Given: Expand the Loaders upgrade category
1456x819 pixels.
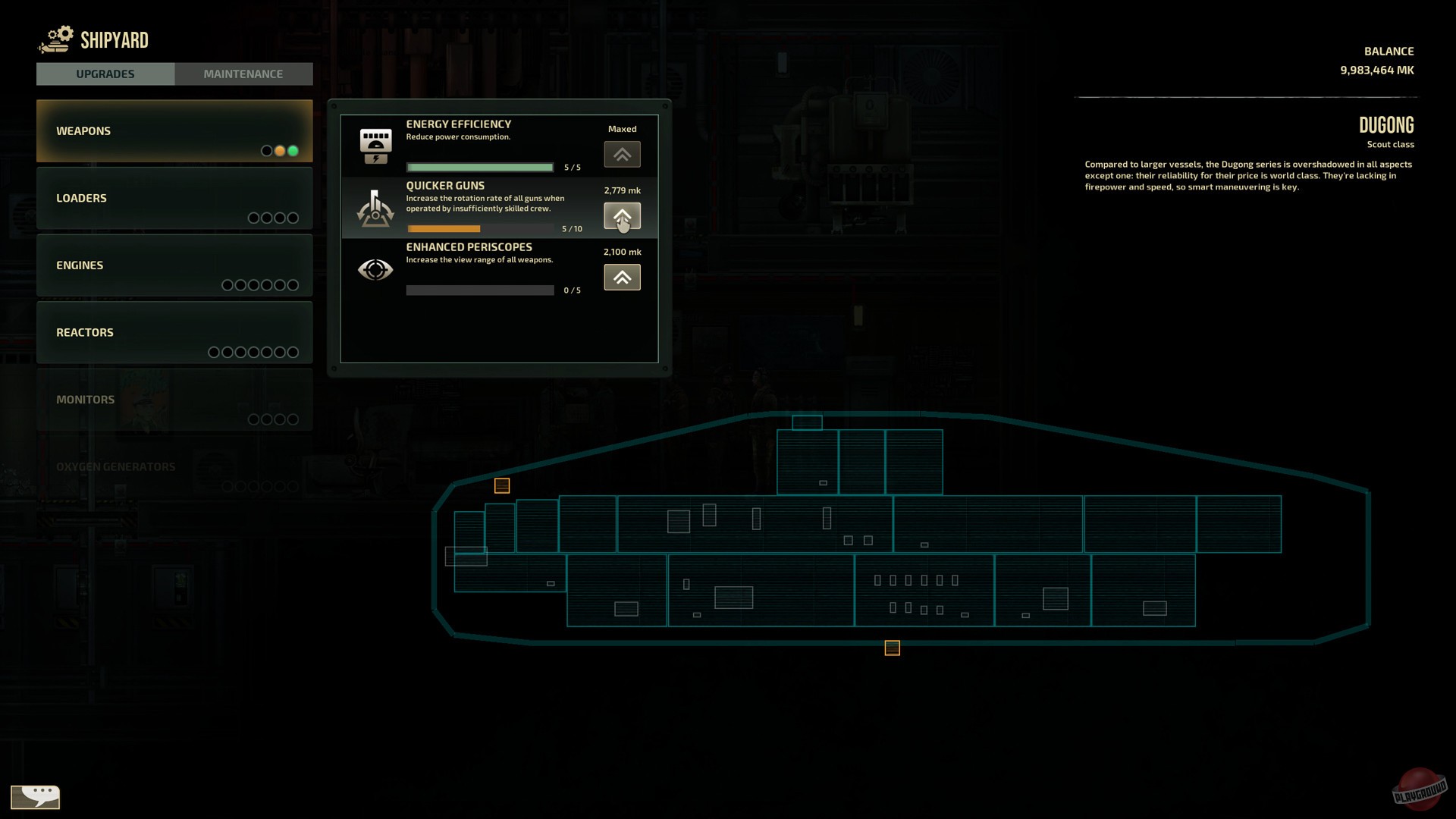Looking at the screenshot, I should 174,198.
